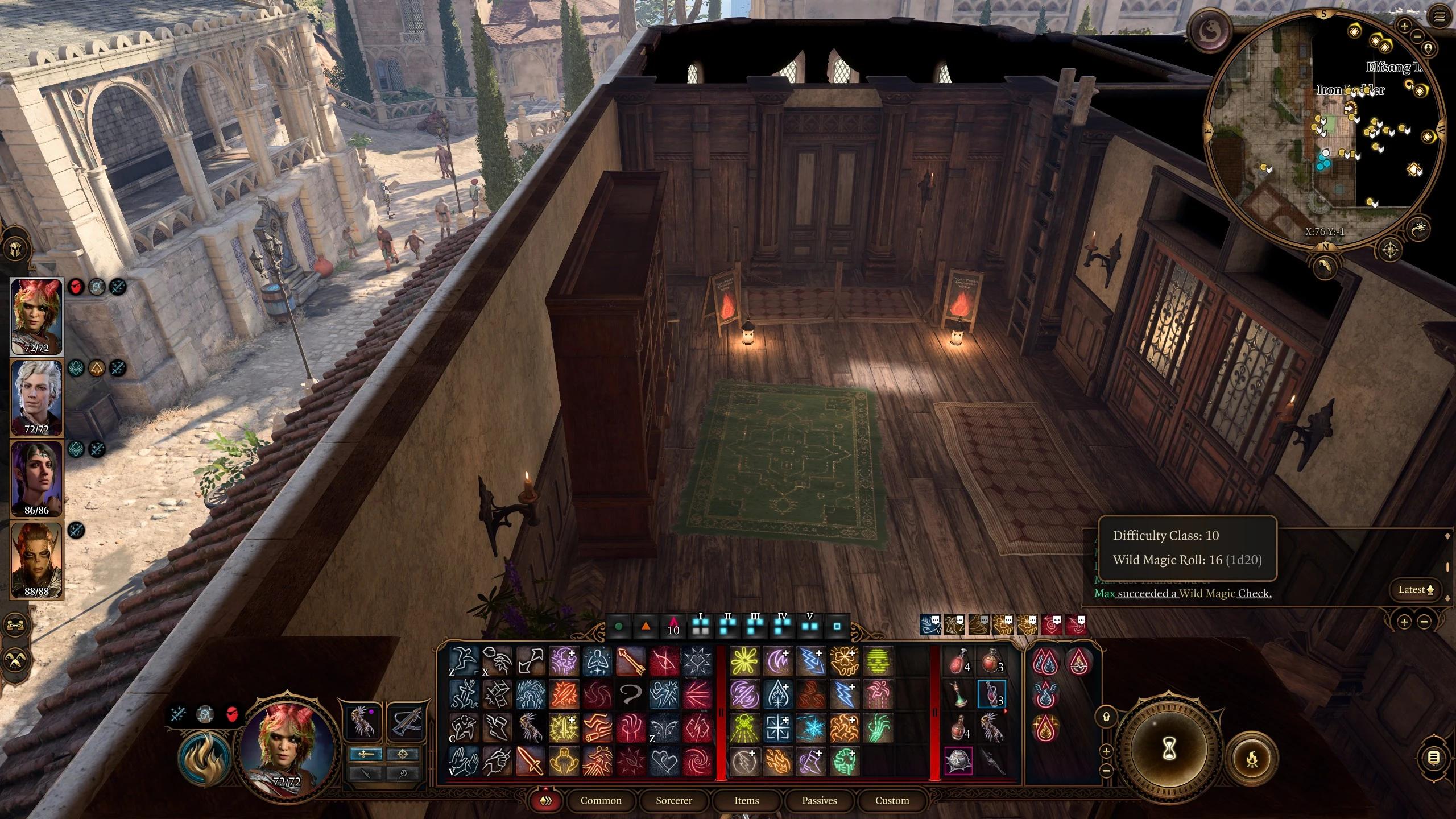The image size is (1456, 819).
Task: Zoom in the minimap with plus button
Action: [x=1404, y=26]
